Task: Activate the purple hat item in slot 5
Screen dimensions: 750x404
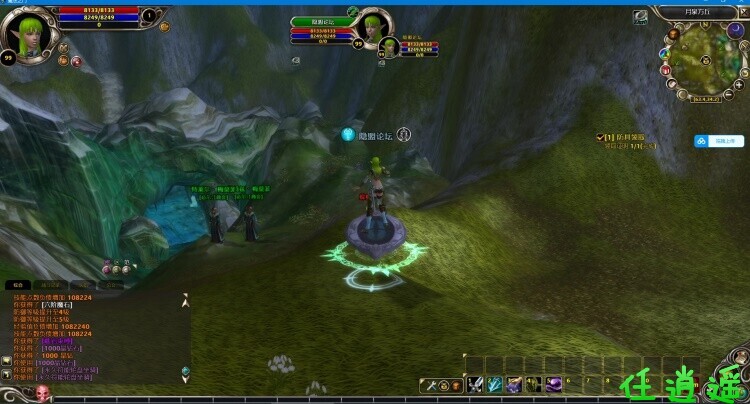Action: [554, 384]
